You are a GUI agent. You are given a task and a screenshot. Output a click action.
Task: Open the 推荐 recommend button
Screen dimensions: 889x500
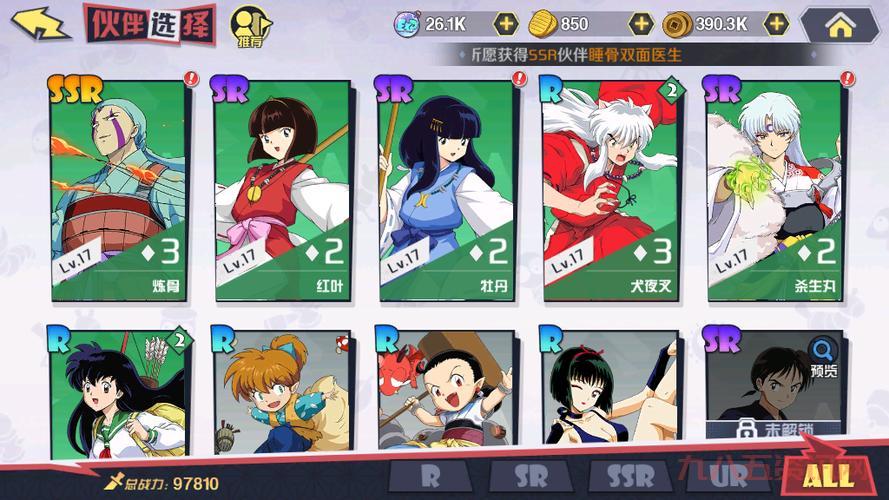click(x=248, y=27)
